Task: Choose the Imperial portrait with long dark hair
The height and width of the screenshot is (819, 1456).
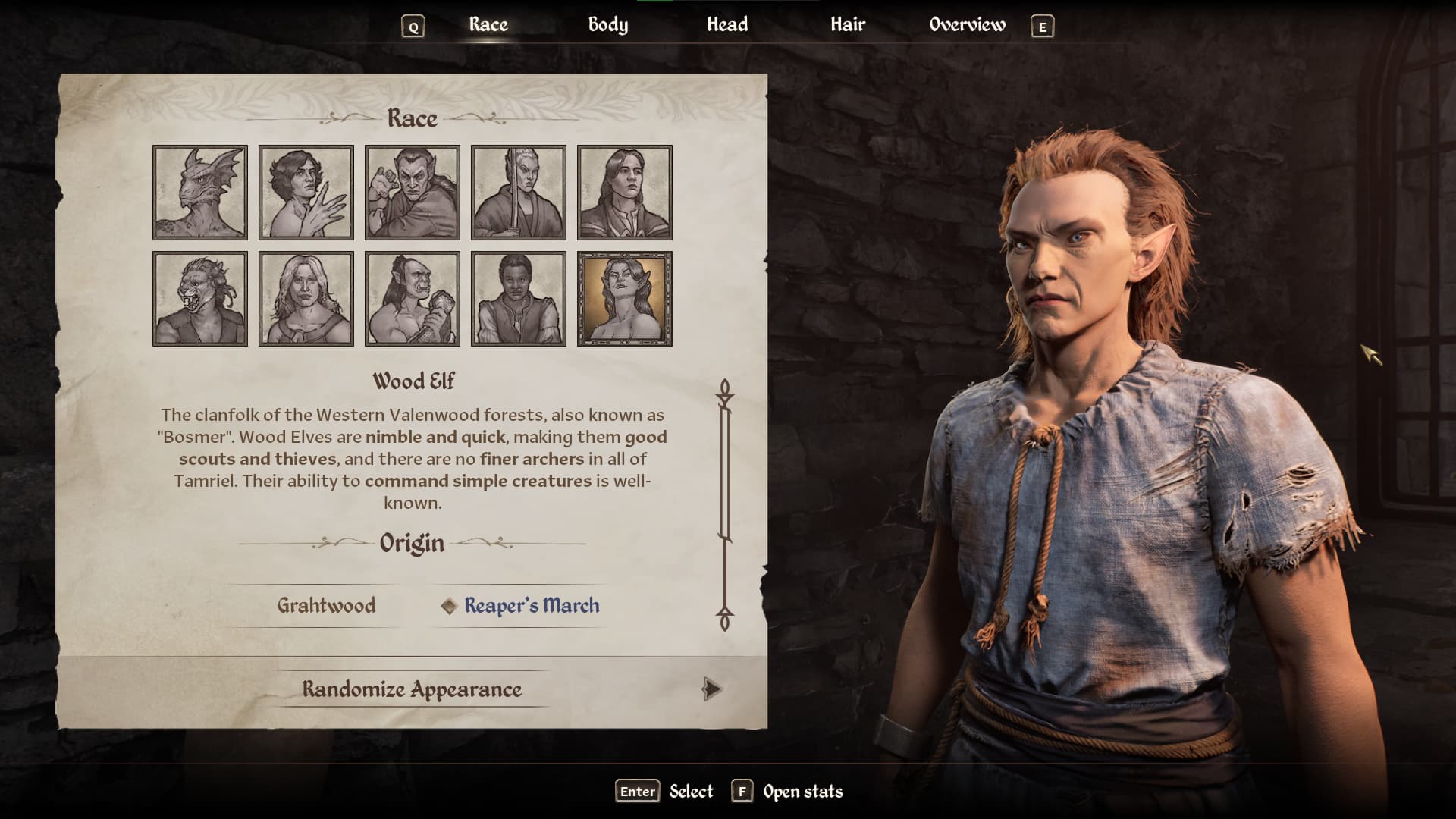Action: coord(625,193)
